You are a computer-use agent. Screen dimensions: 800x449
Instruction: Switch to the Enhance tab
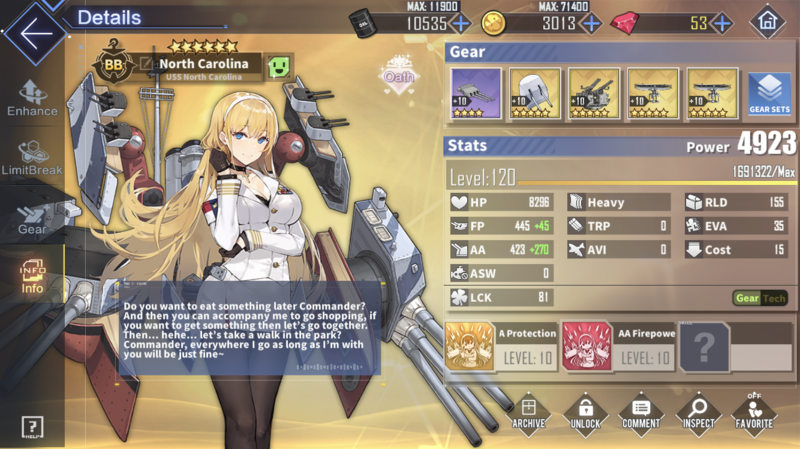point(32,98)
